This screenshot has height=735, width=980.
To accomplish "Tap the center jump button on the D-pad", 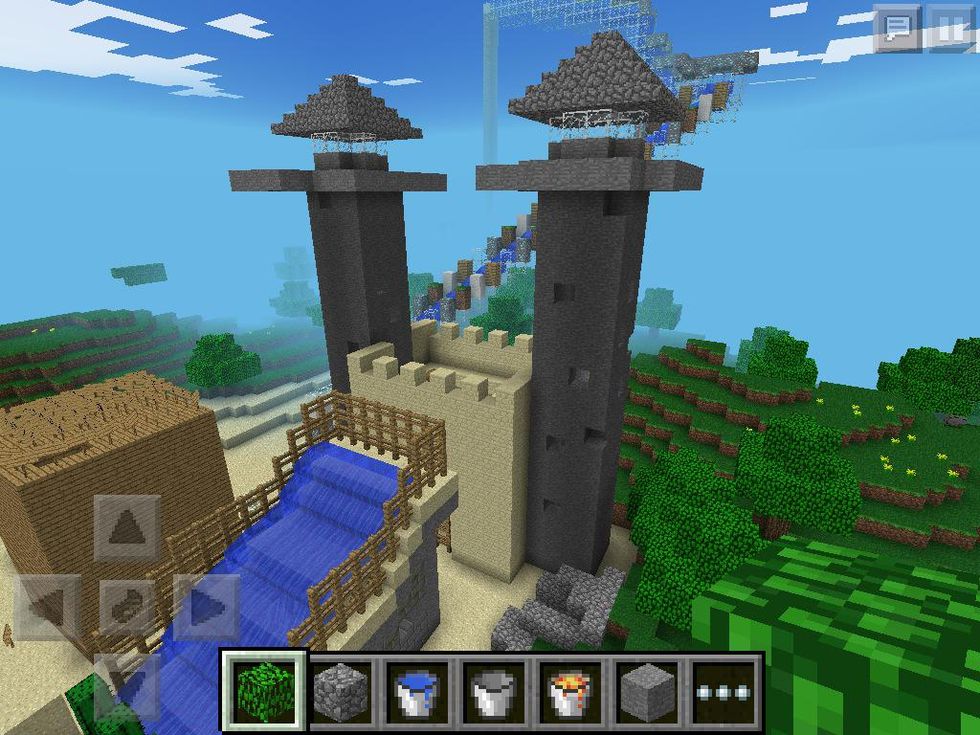I will coord(127,607).
